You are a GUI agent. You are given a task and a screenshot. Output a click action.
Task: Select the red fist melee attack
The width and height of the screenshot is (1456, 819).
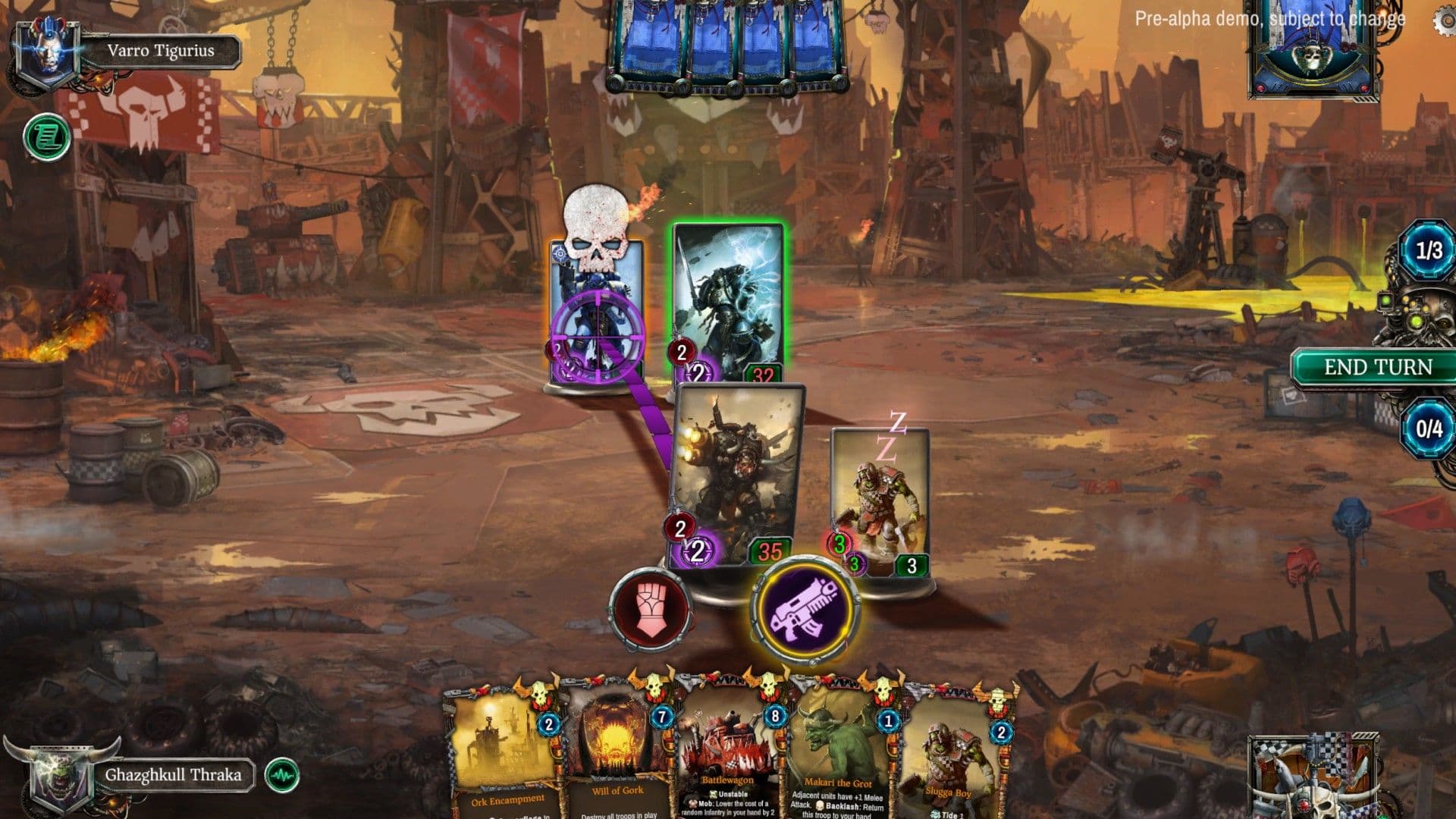[x=650, y=609]
